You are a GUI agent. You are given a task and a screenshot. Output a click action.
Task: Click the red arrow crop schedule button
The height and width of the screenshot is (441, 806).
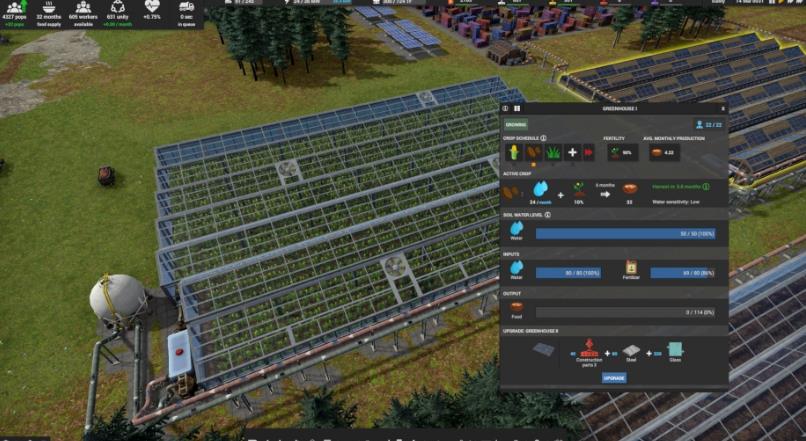588,153
